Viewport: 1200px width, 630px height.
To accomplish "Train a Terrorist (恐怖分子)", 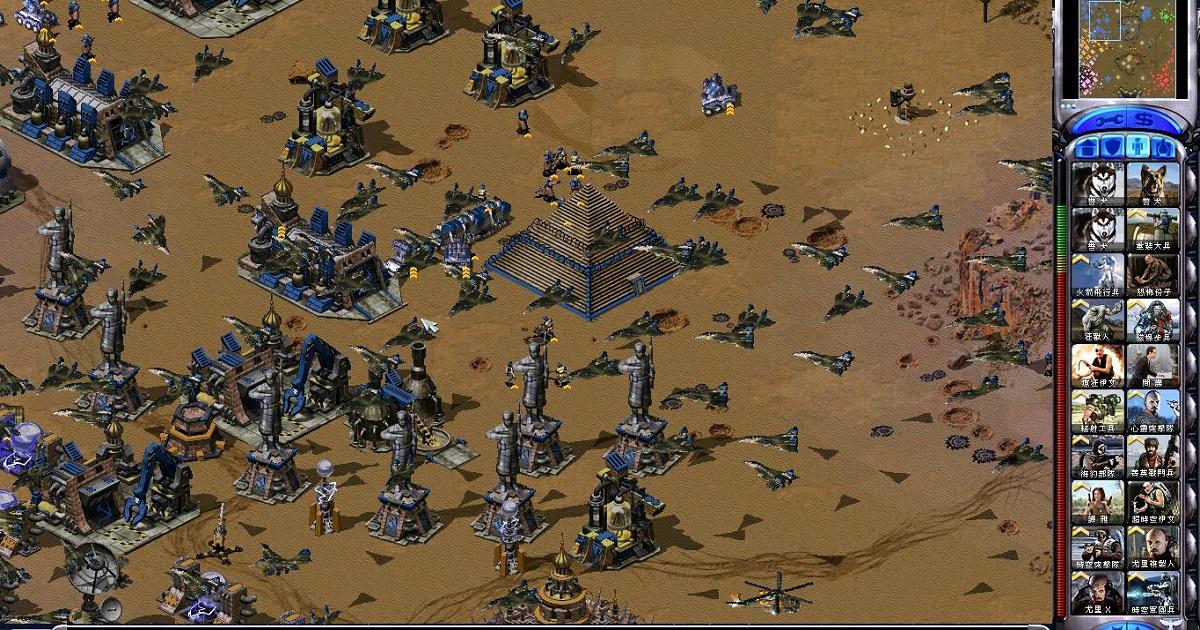I will (1152, 275).
